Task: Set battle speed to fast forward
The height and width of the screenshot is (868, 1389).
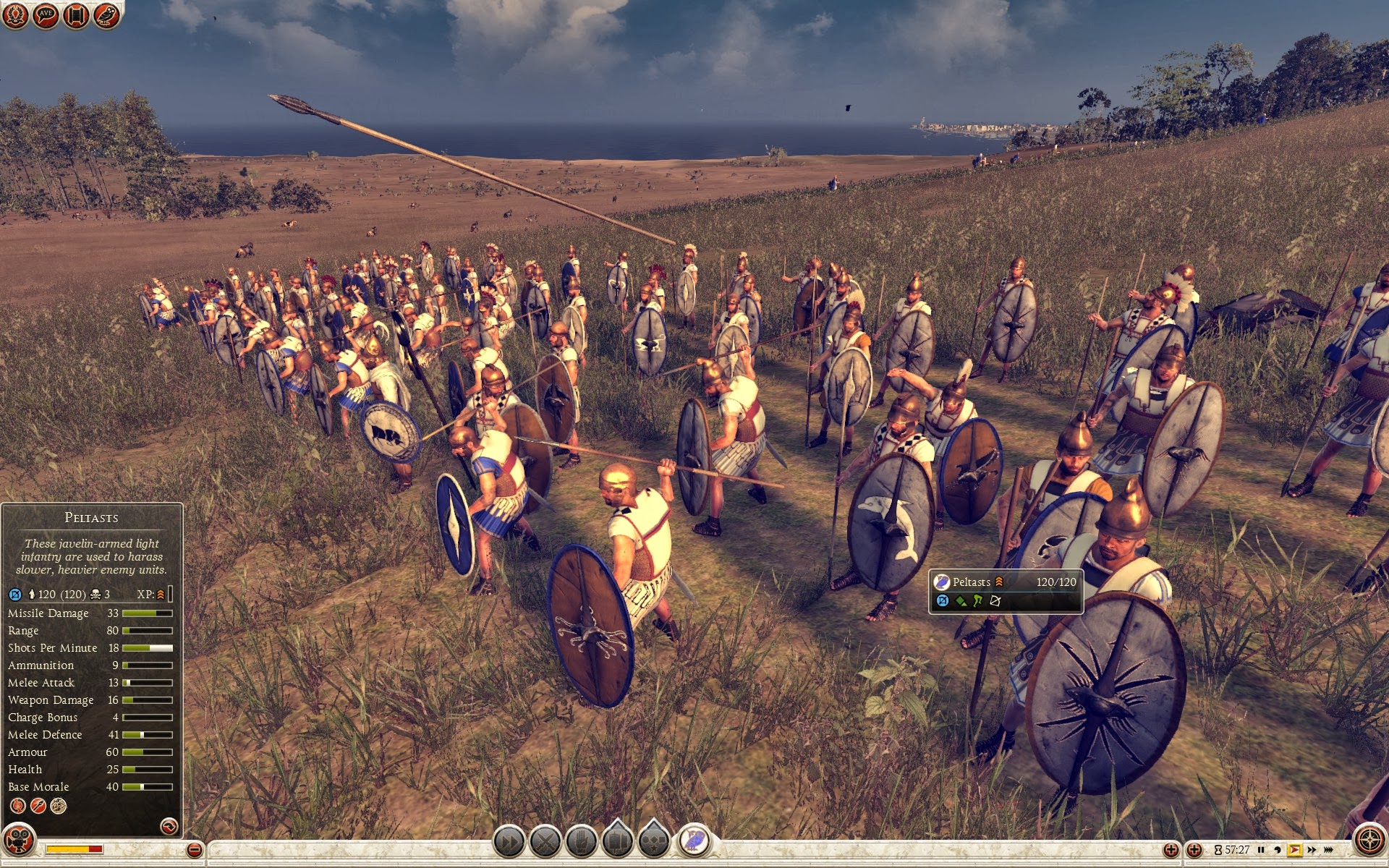Action: [1312, 850]
